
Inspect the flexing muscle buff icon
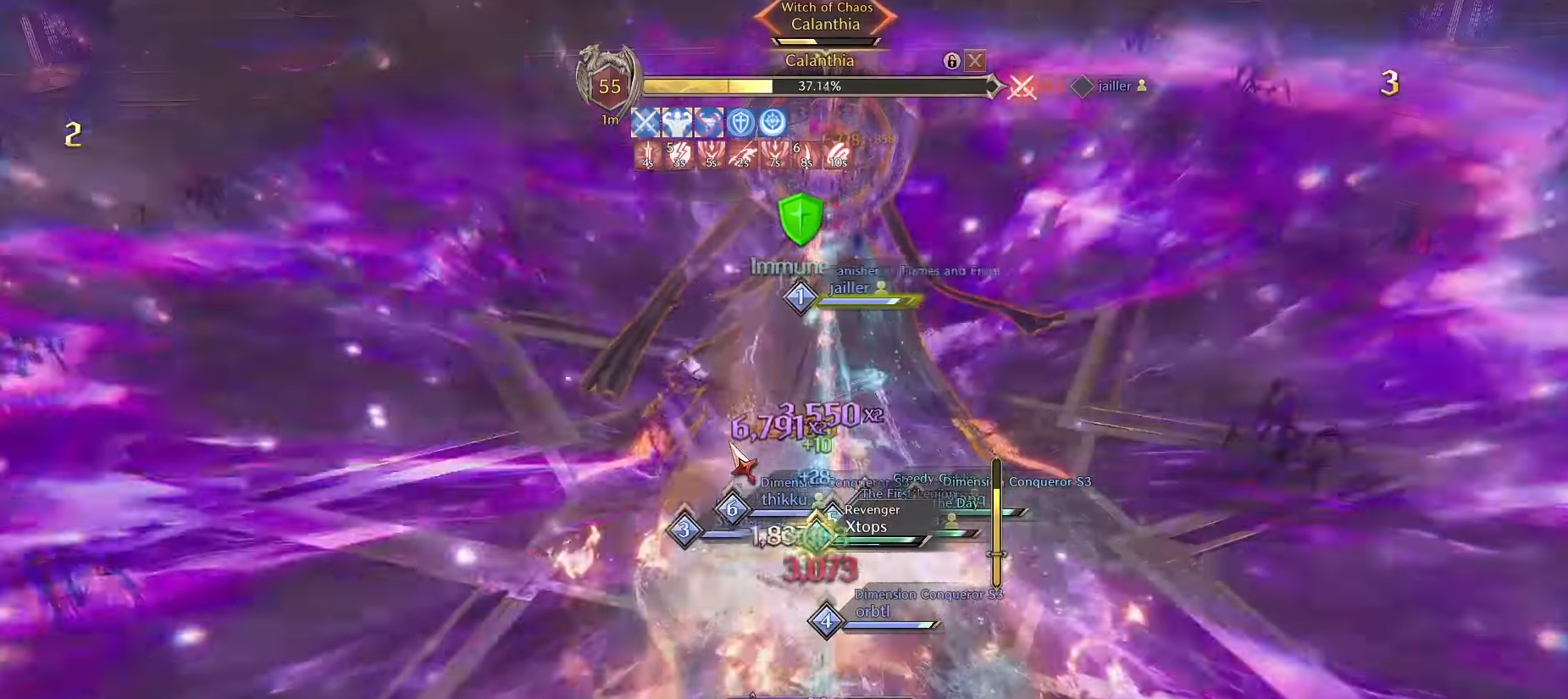pos(677,123)
